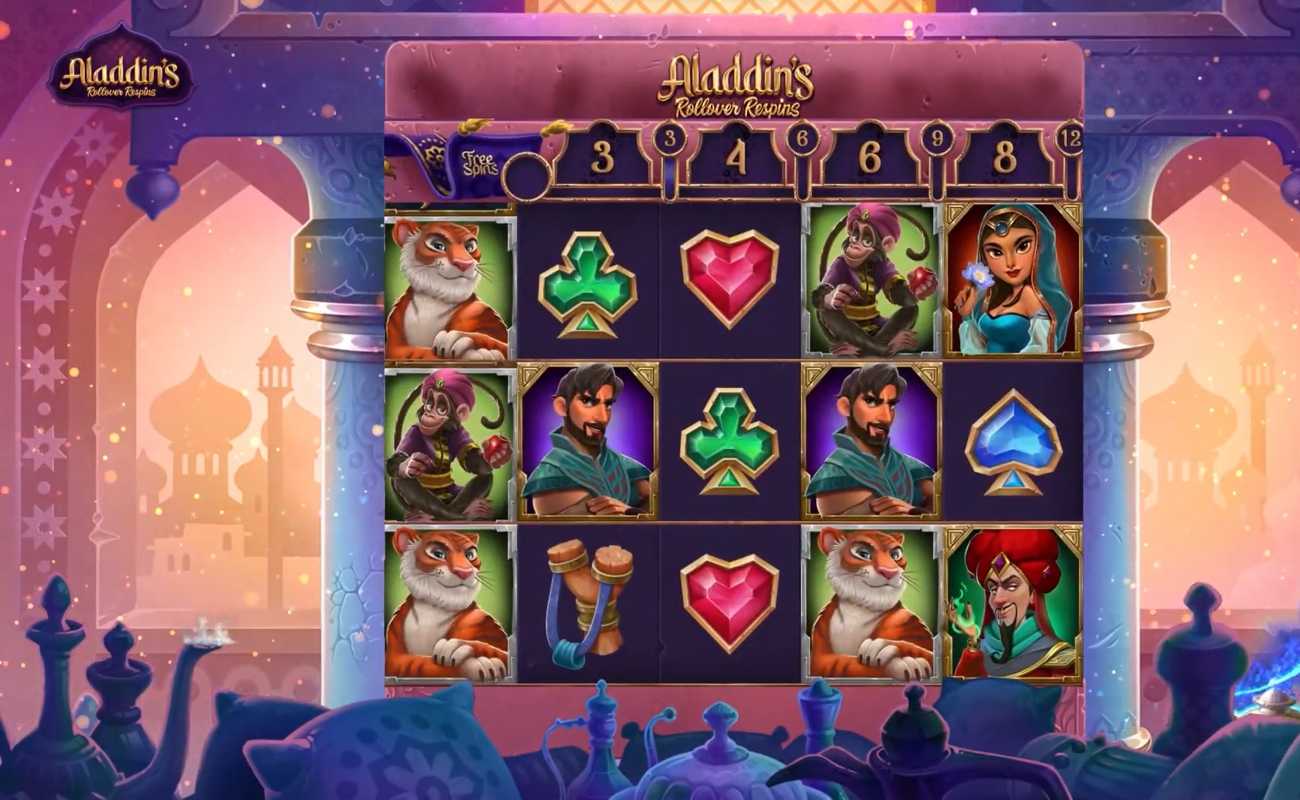Image resolution: width=1300 pixels, height=800 pixels.
Task: Click the empty circle marker next to Free Spins
Action: click(x=526, y=175)
